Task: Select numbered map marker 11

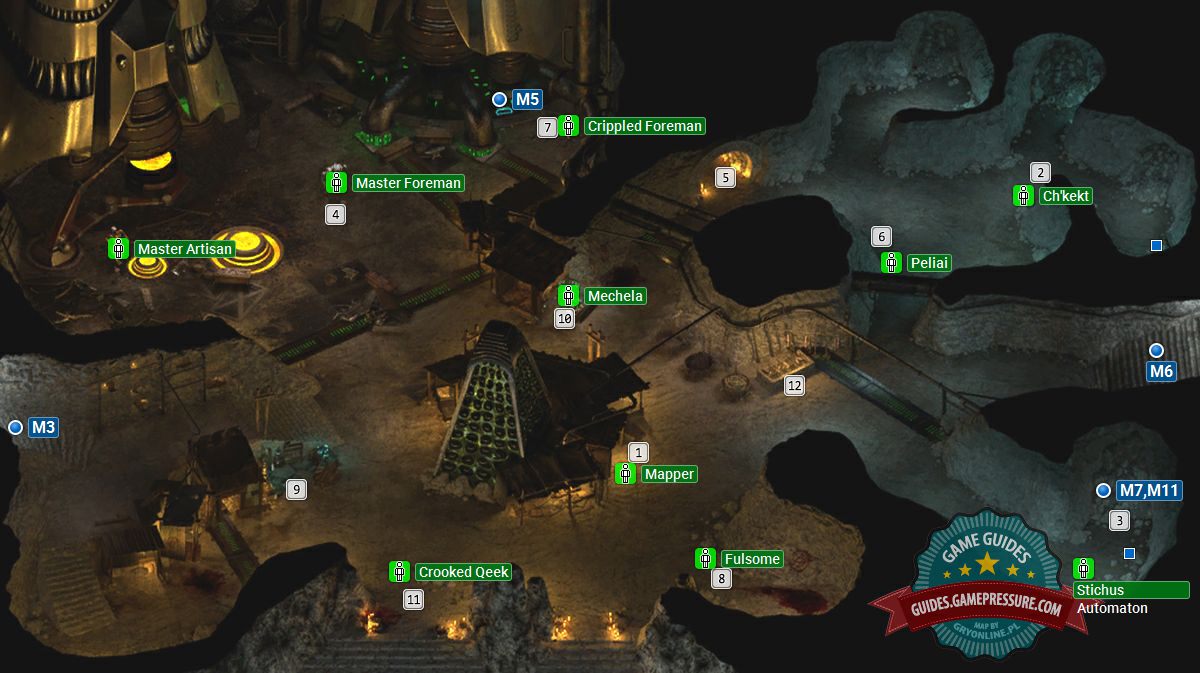Action: click(x=413, y=600)
